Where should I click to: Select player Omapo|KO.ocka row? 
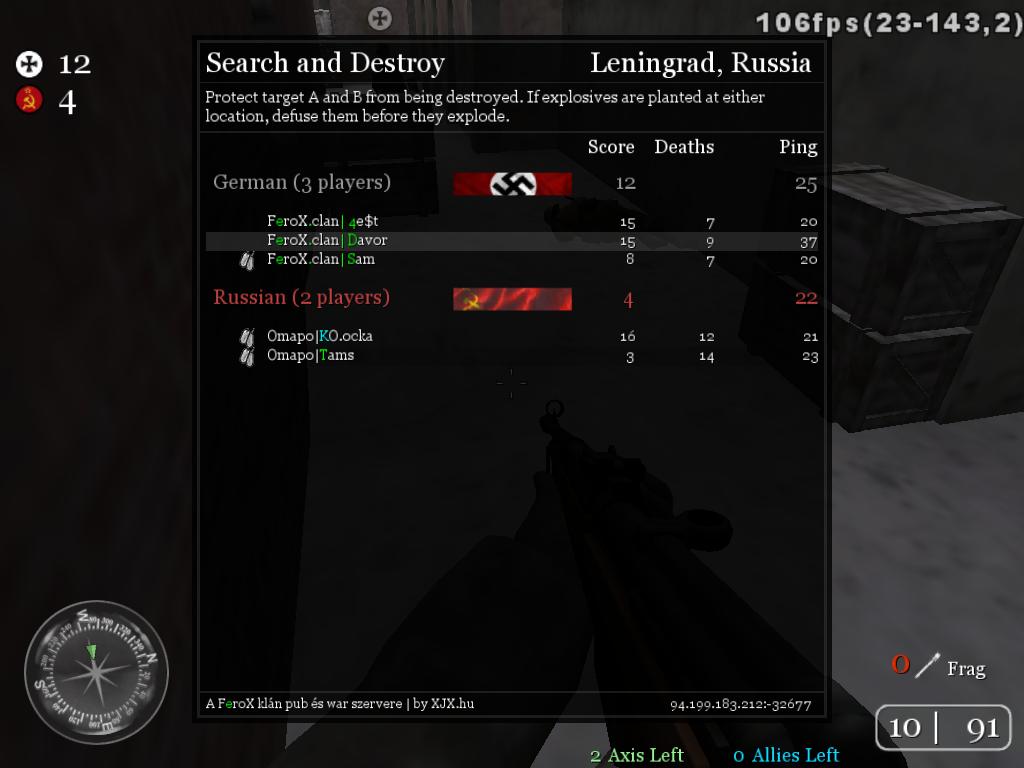tap(319, 336)
